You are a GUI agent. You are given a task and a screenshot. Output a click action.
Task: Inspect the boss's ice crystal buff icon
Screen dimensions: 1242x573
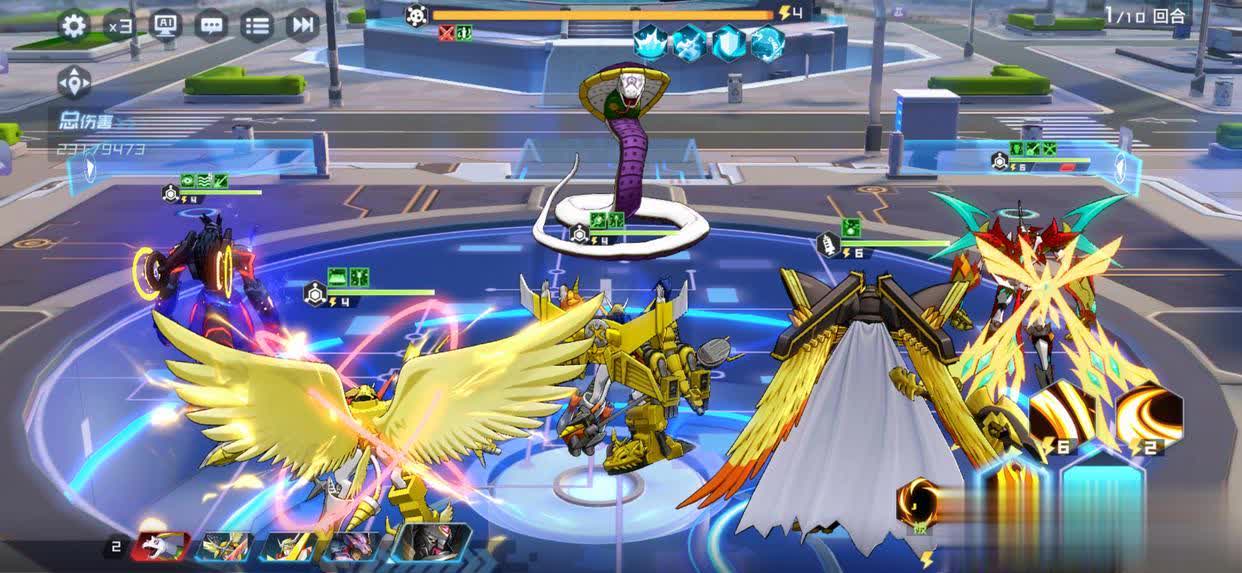(651, 43)
